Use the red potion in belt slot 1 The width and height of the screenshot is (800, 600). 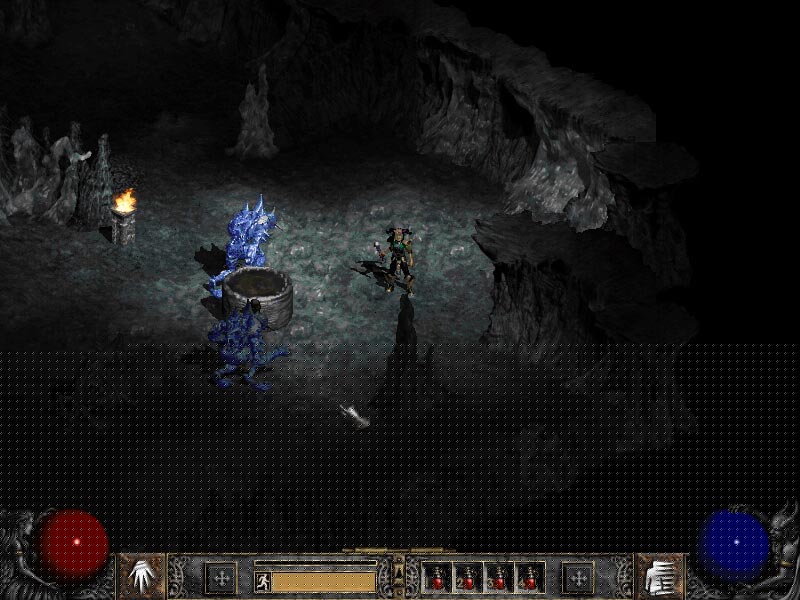[x=438, y=578]
